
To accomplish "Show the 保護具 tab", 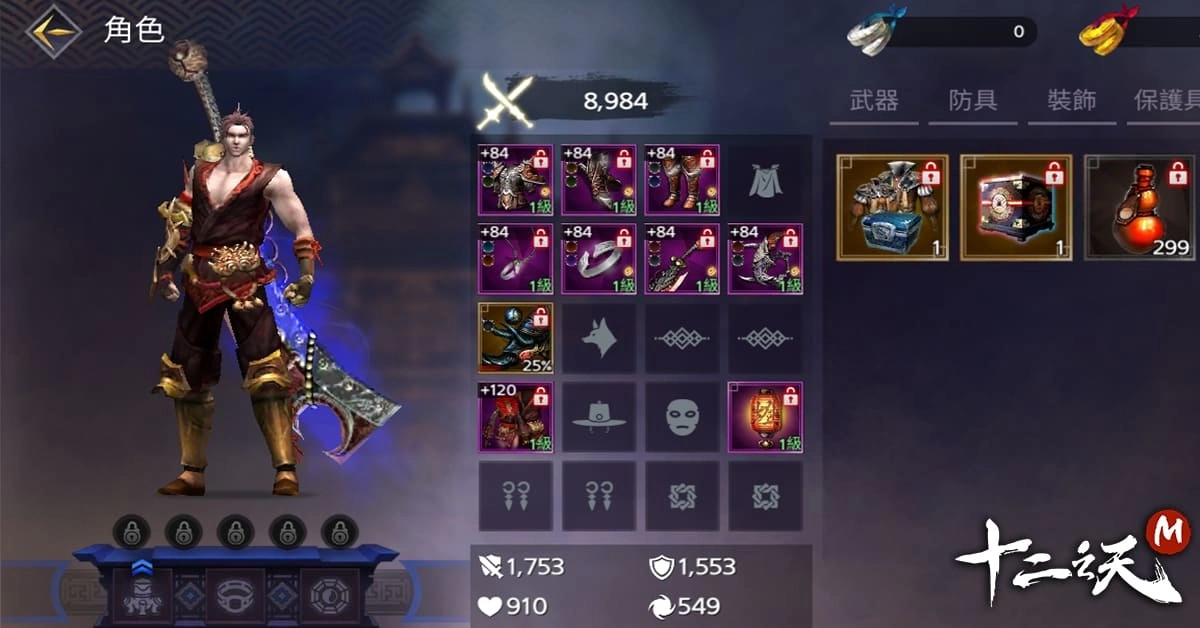I will tap(1166, 101).
